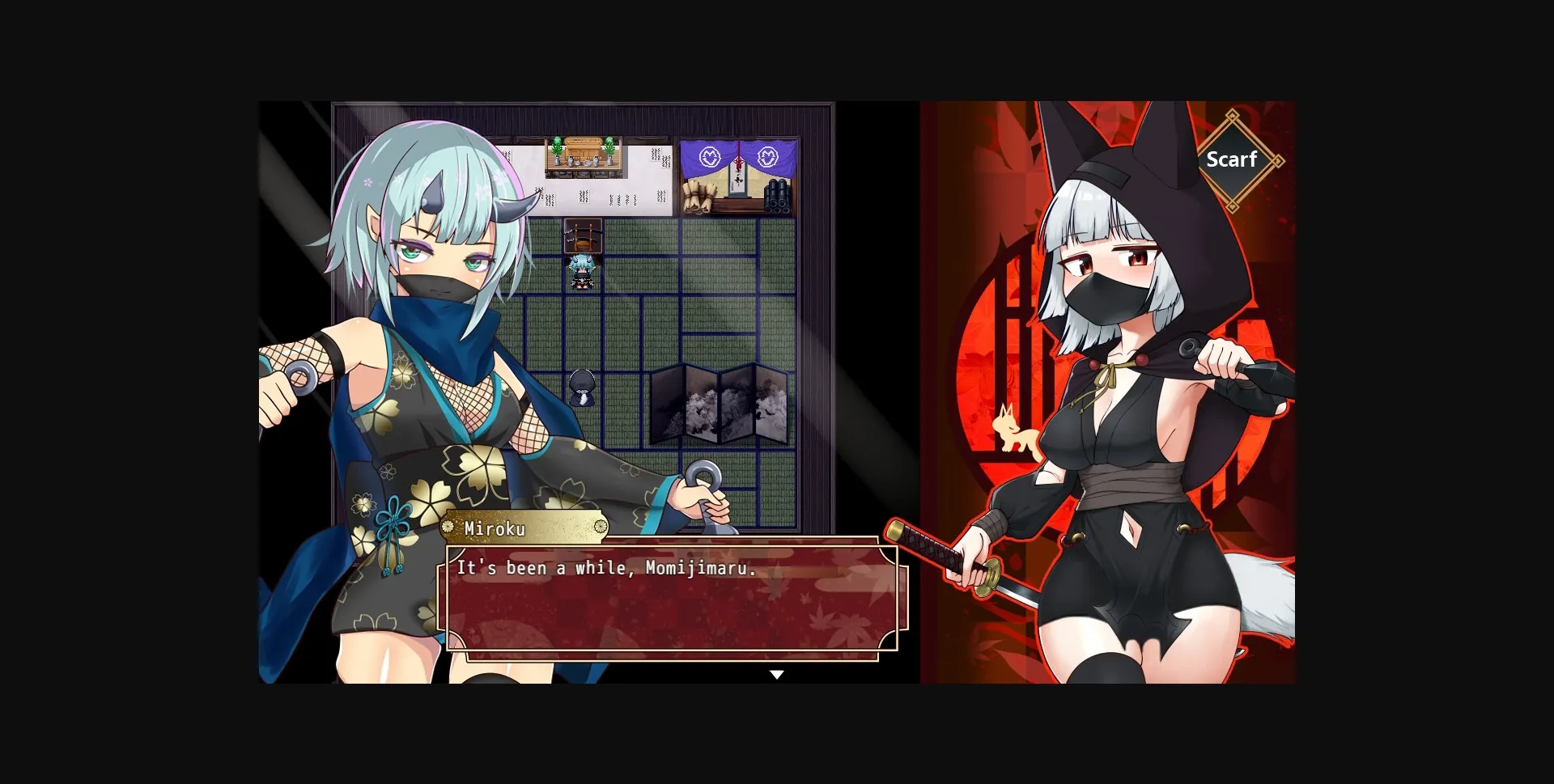The height and width of the screenshot is (784, 1554).
Task: Click the dialogue text reading It's been a while
Action: 606,568
